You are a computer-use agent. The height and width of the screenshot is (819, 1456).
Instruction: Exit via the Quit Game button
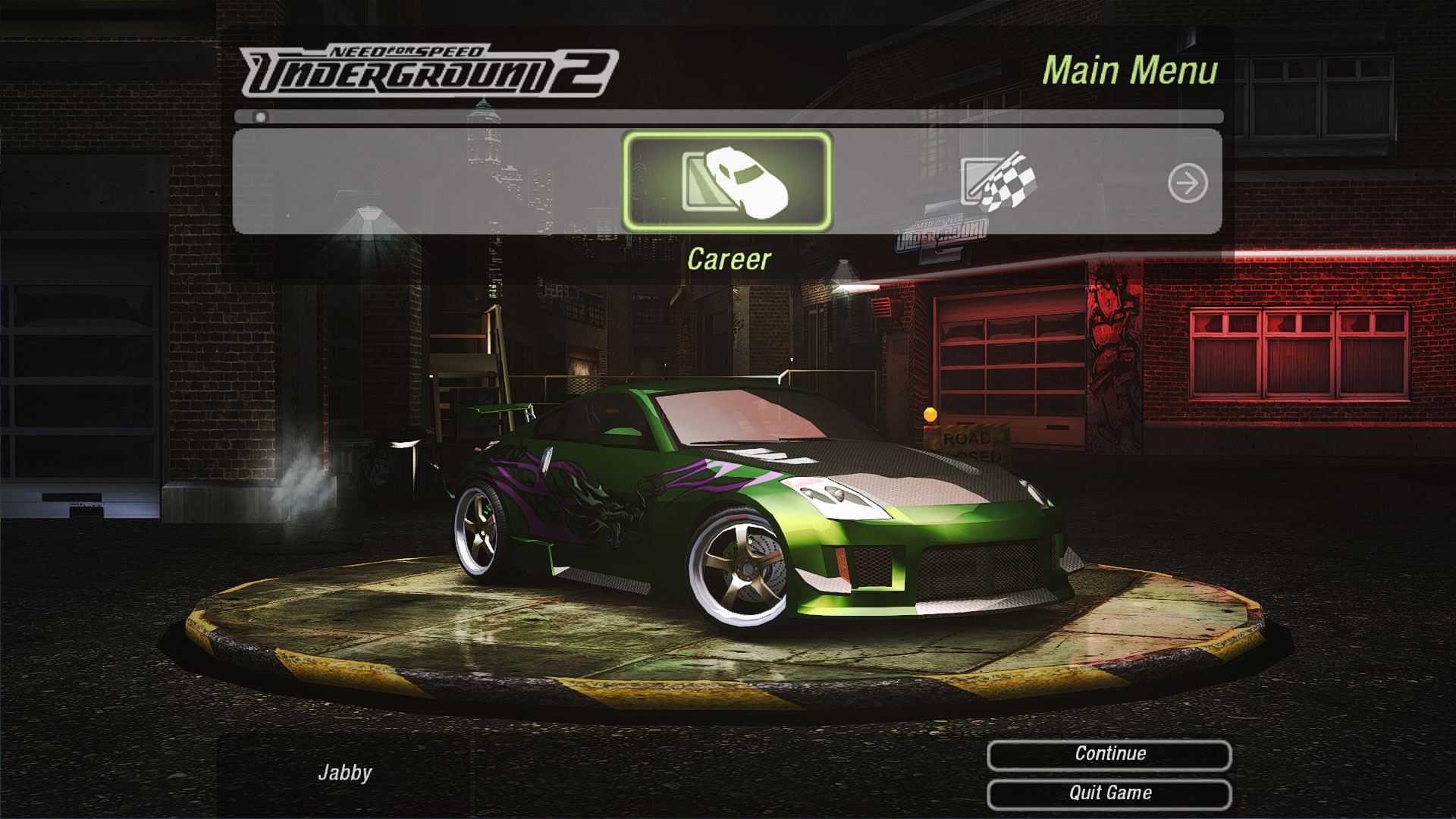point(1109,793)
